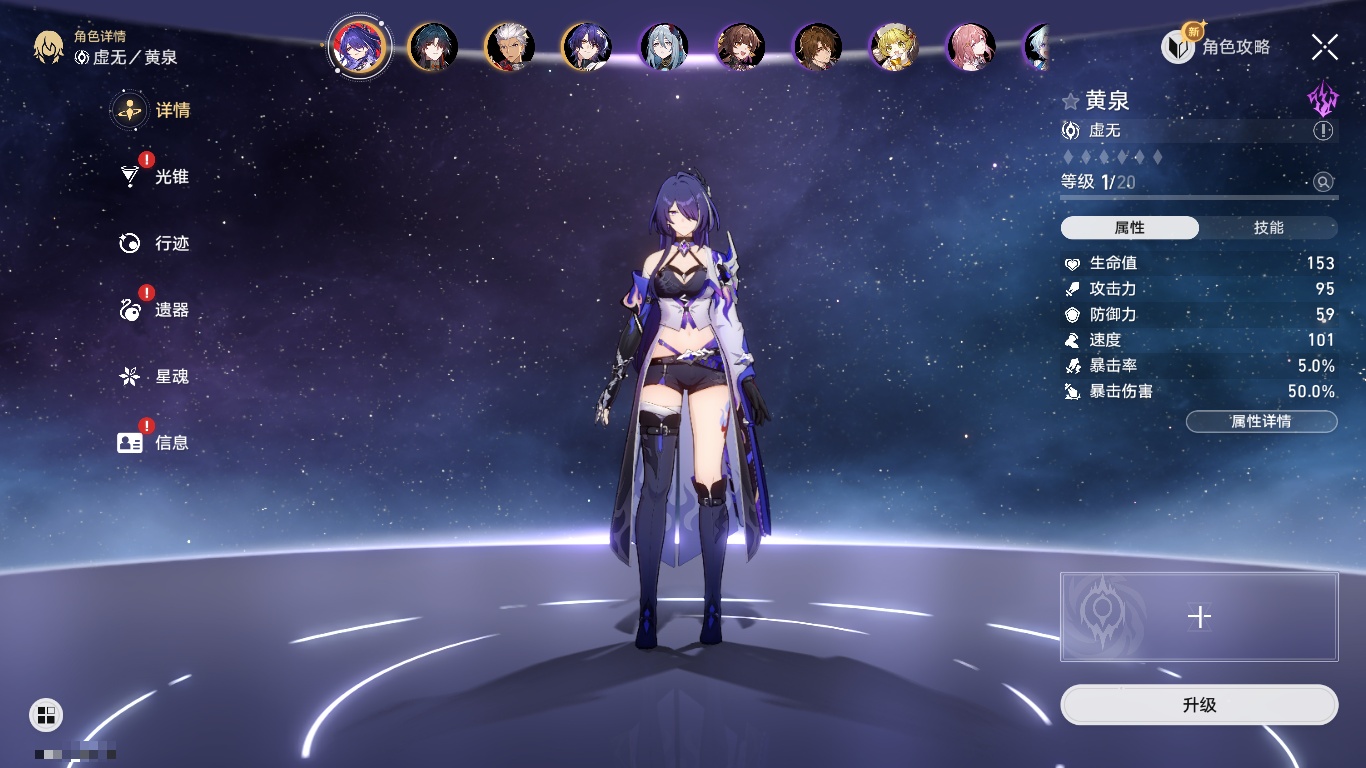The height and width of the screenshot is (768, 1366).
Task: Add a light cone in the empty plus slot
Action: click(x=1199, y=617)
